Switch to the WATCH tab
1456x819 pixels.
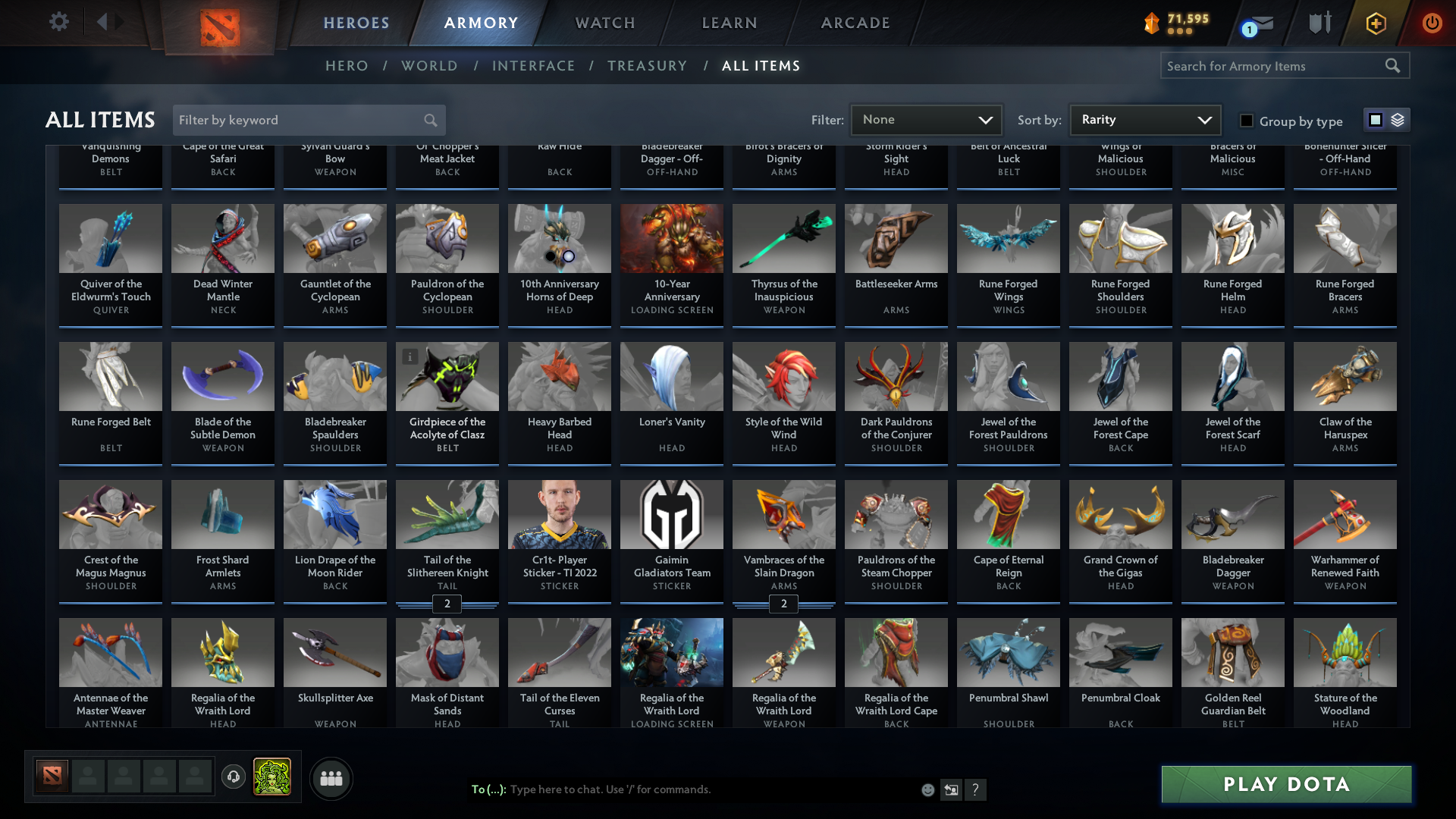[604, 23]
